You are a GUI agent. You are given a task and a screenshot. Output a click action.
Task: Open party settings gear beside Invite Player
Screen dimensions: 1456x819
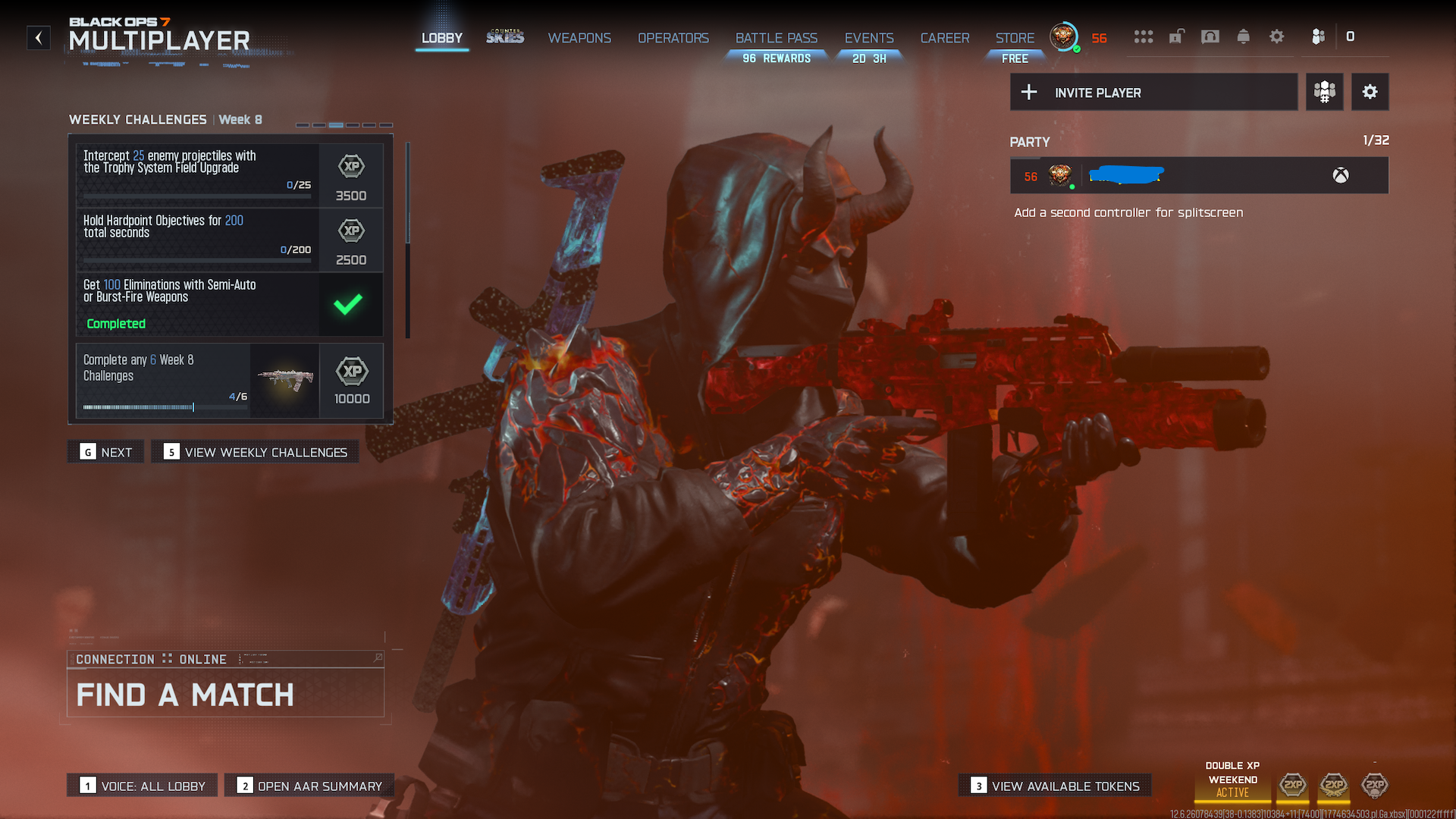coord(1370,93)
